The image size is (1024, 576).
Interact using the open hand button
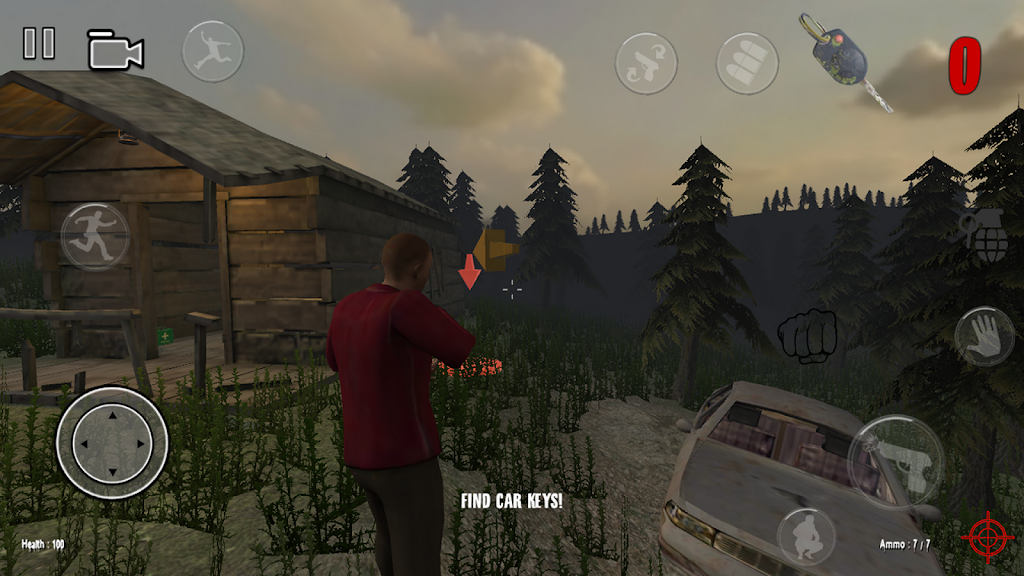click(x=984, y=337)
